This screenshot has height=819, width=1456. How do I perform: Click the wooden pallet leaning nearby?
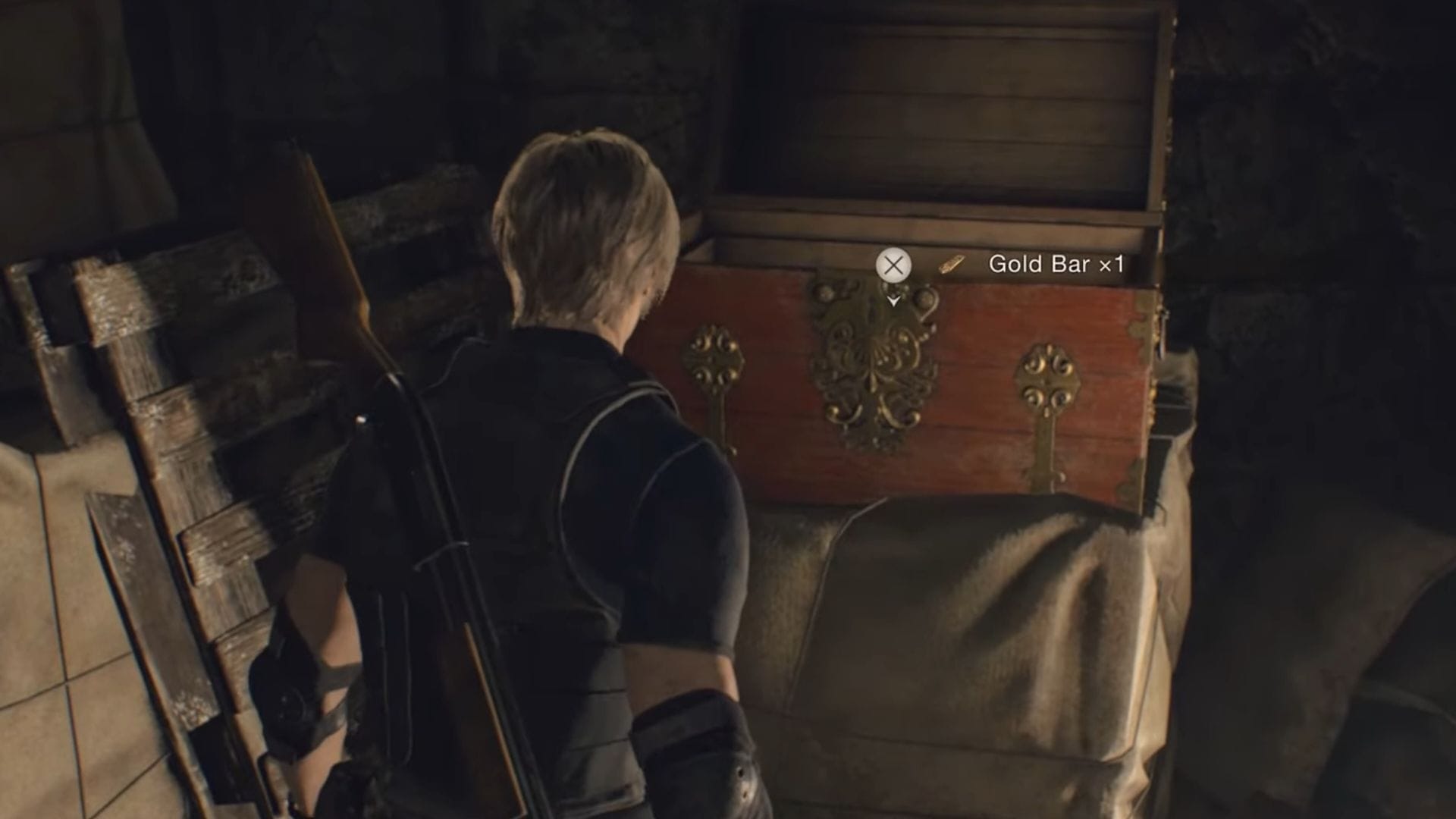point(152,417)
